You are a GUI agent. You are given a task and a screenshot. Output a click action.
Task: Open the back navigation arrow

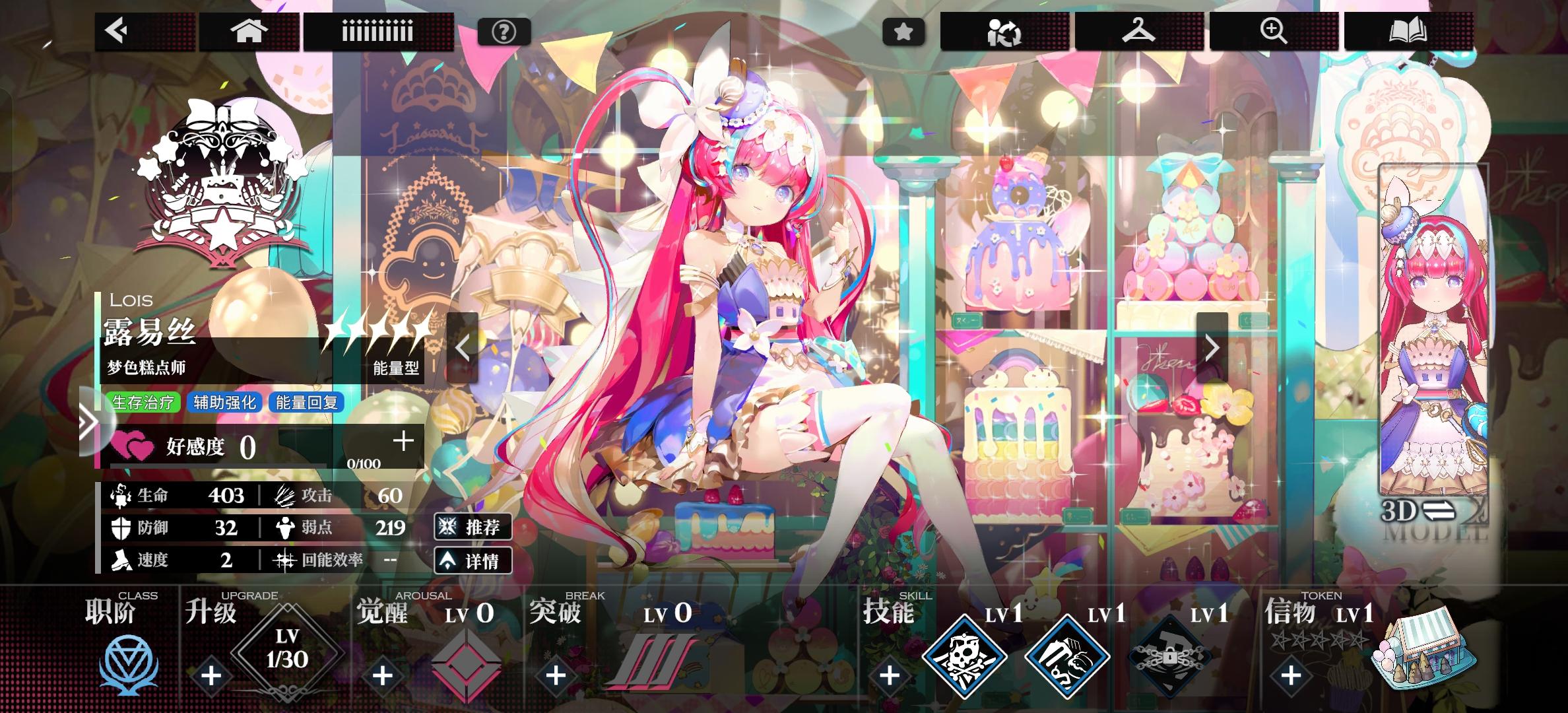pos(117,31)
